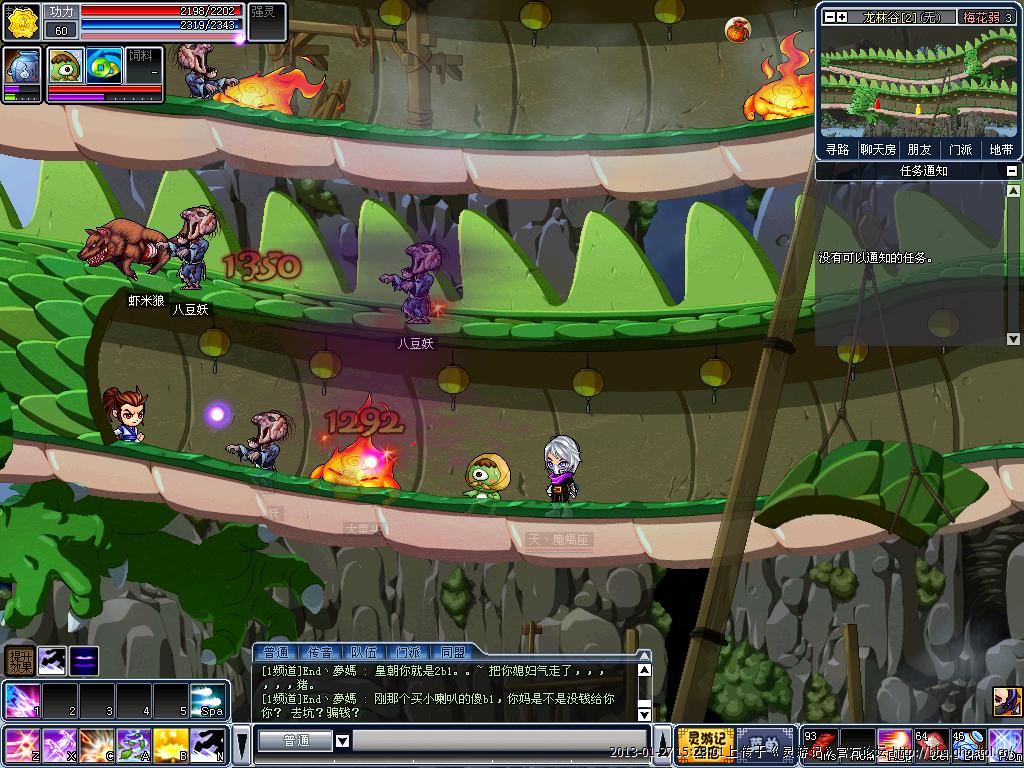The image size is (1024, 768).
Task: Click the 门派 button under the minimap
Action: point(960,149)
